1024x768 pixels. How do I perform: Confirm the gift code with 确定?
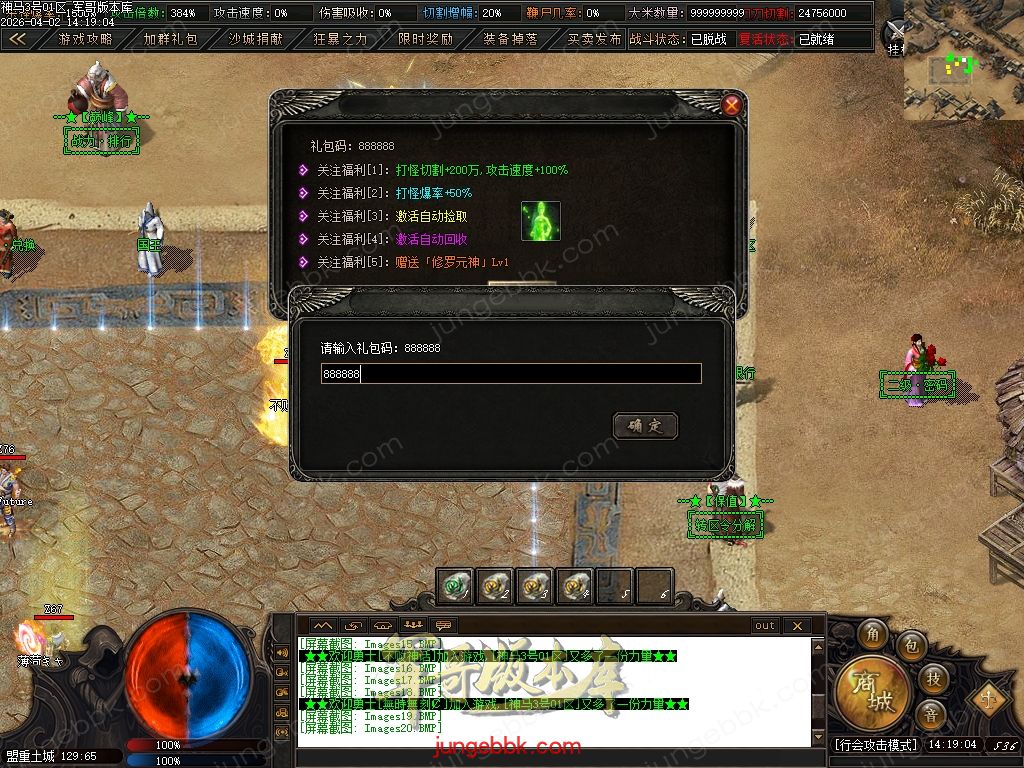[645, 426]
